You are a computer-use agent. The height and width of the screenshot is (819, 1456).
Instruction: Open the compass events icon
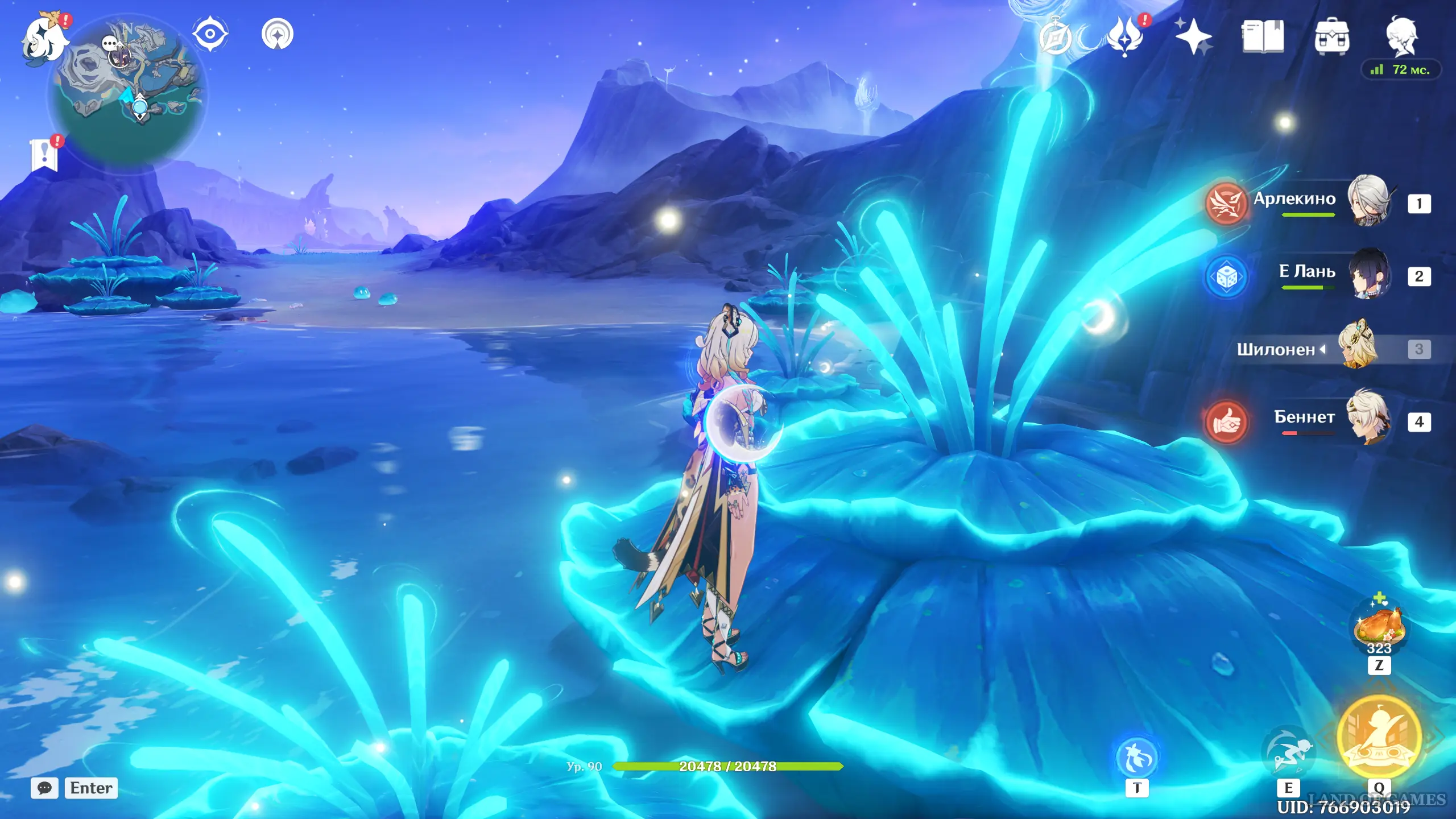coord(1056,38)
